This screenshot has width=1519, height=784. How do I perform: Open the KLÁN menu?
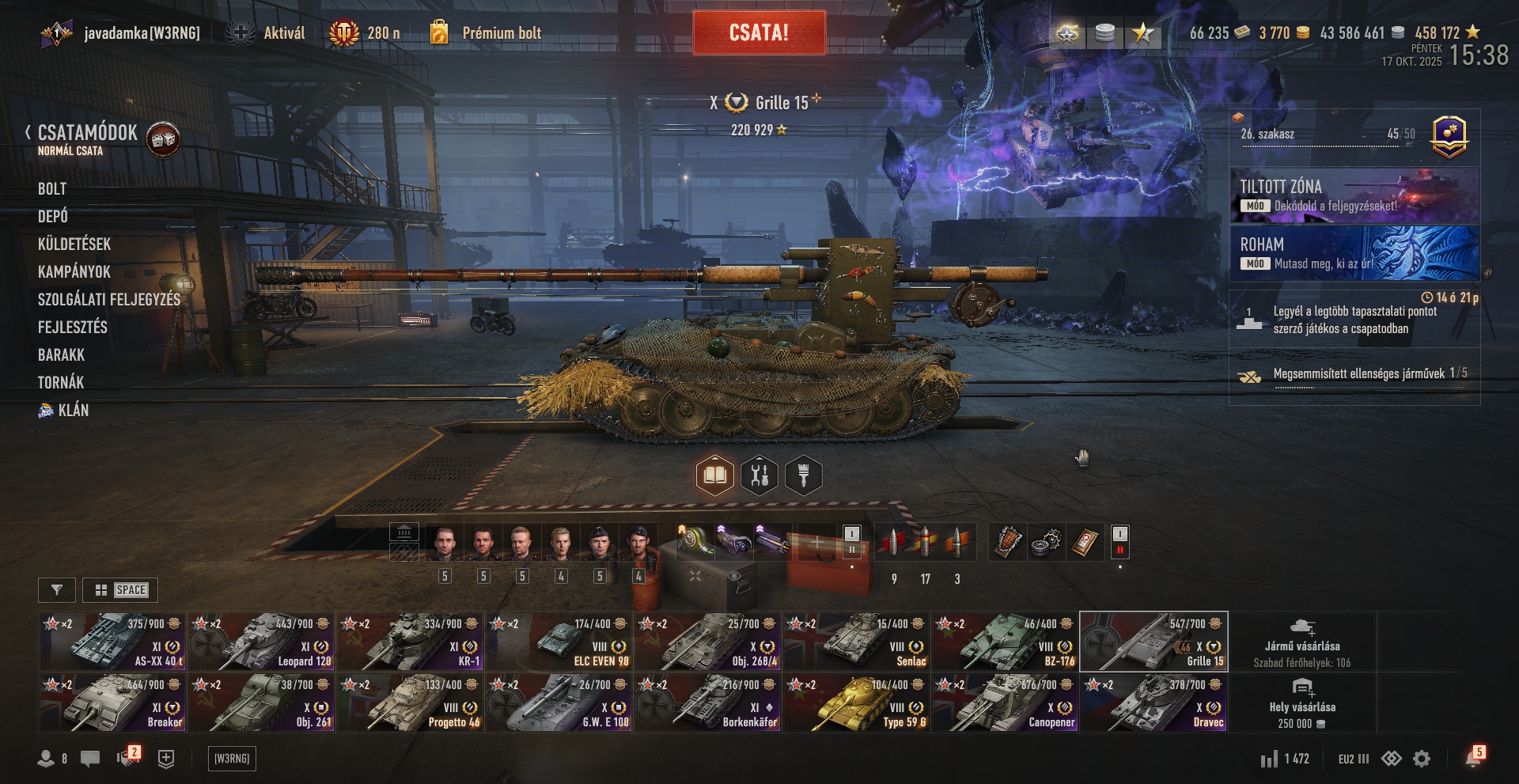[x=73, y=411]
